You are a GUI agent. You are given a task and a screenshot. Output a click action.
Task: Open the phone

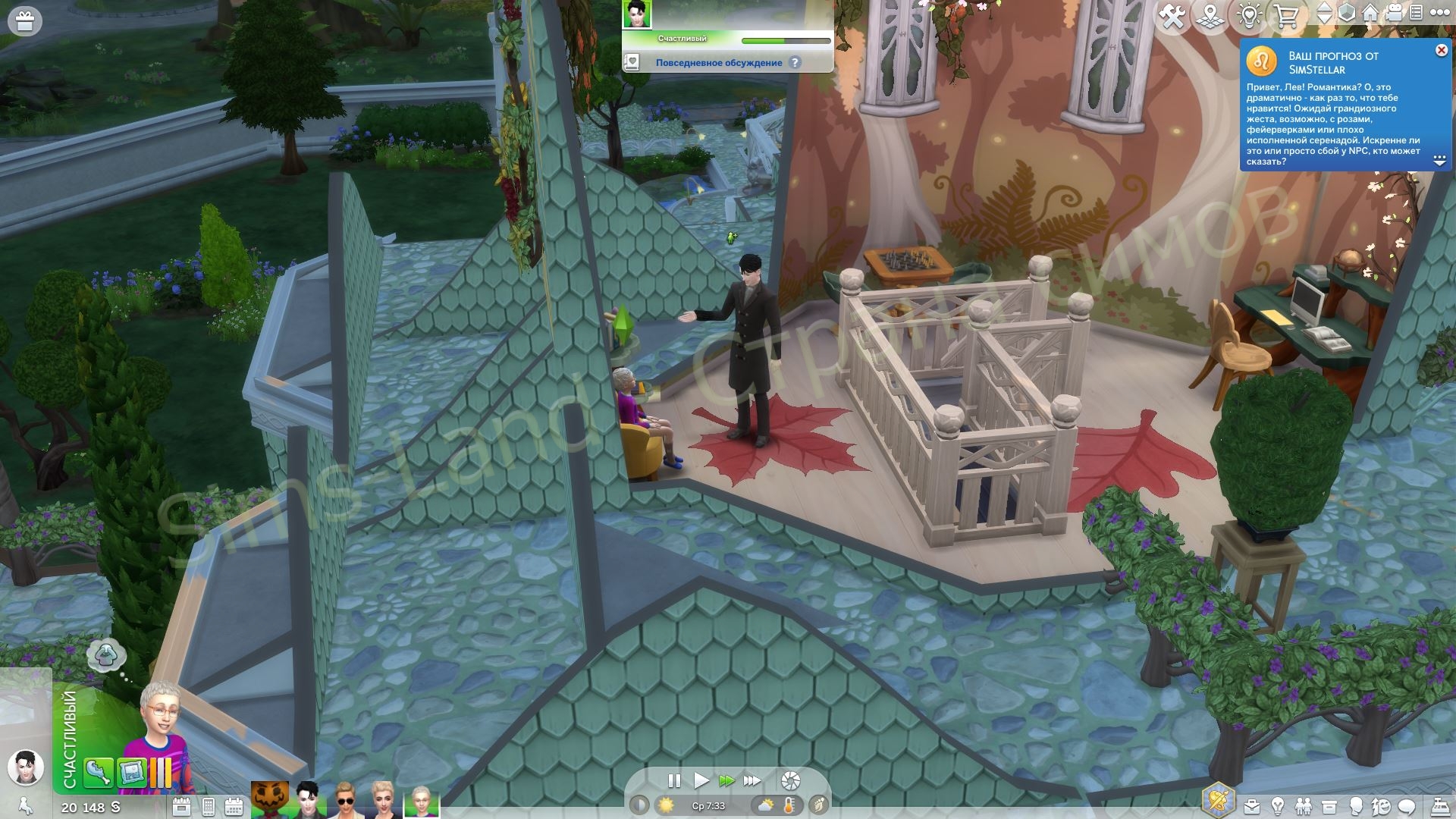tap(208, 807)
